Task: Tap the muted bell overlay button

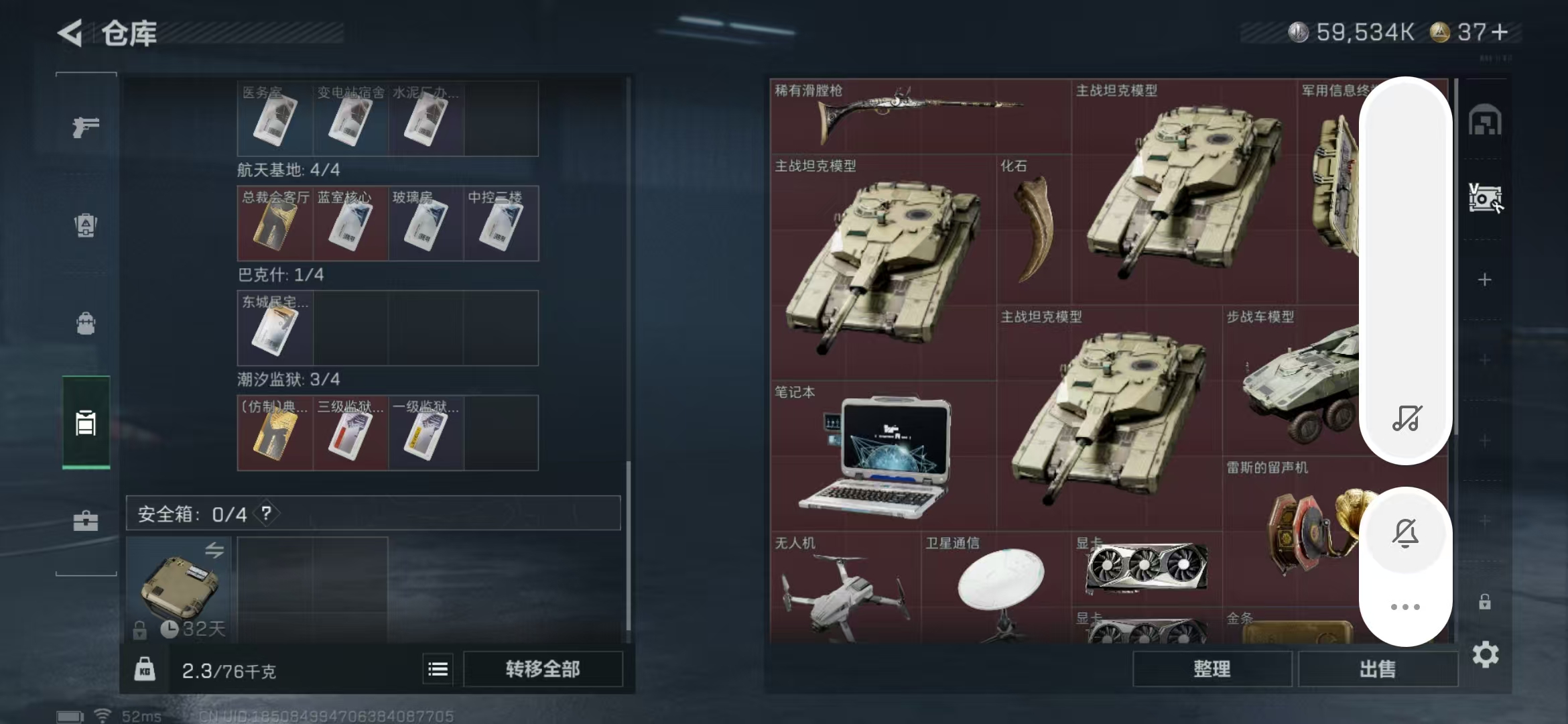Action: tap(1405, 534)
